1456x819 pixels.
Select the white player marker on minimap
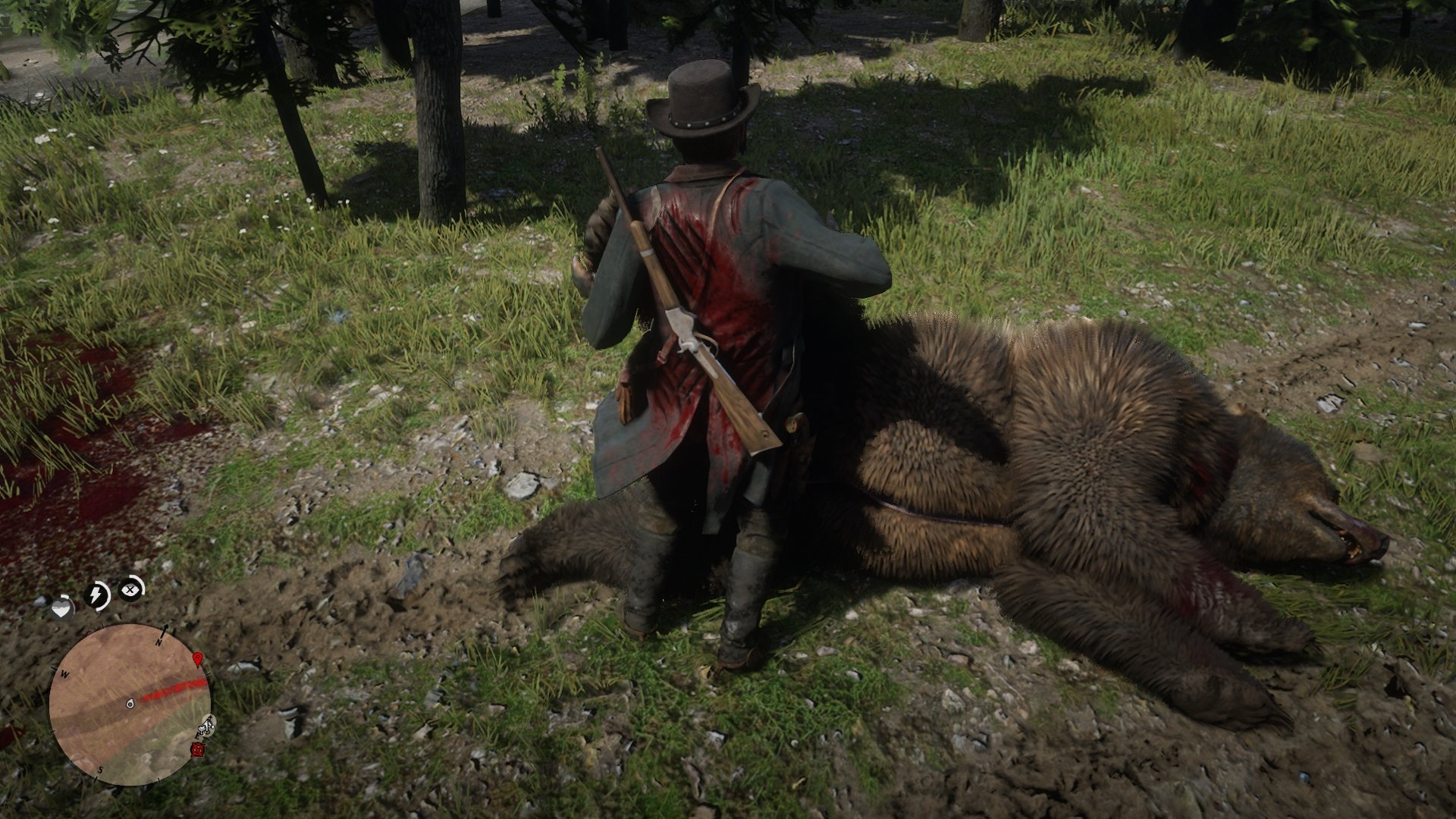[130, 704]
